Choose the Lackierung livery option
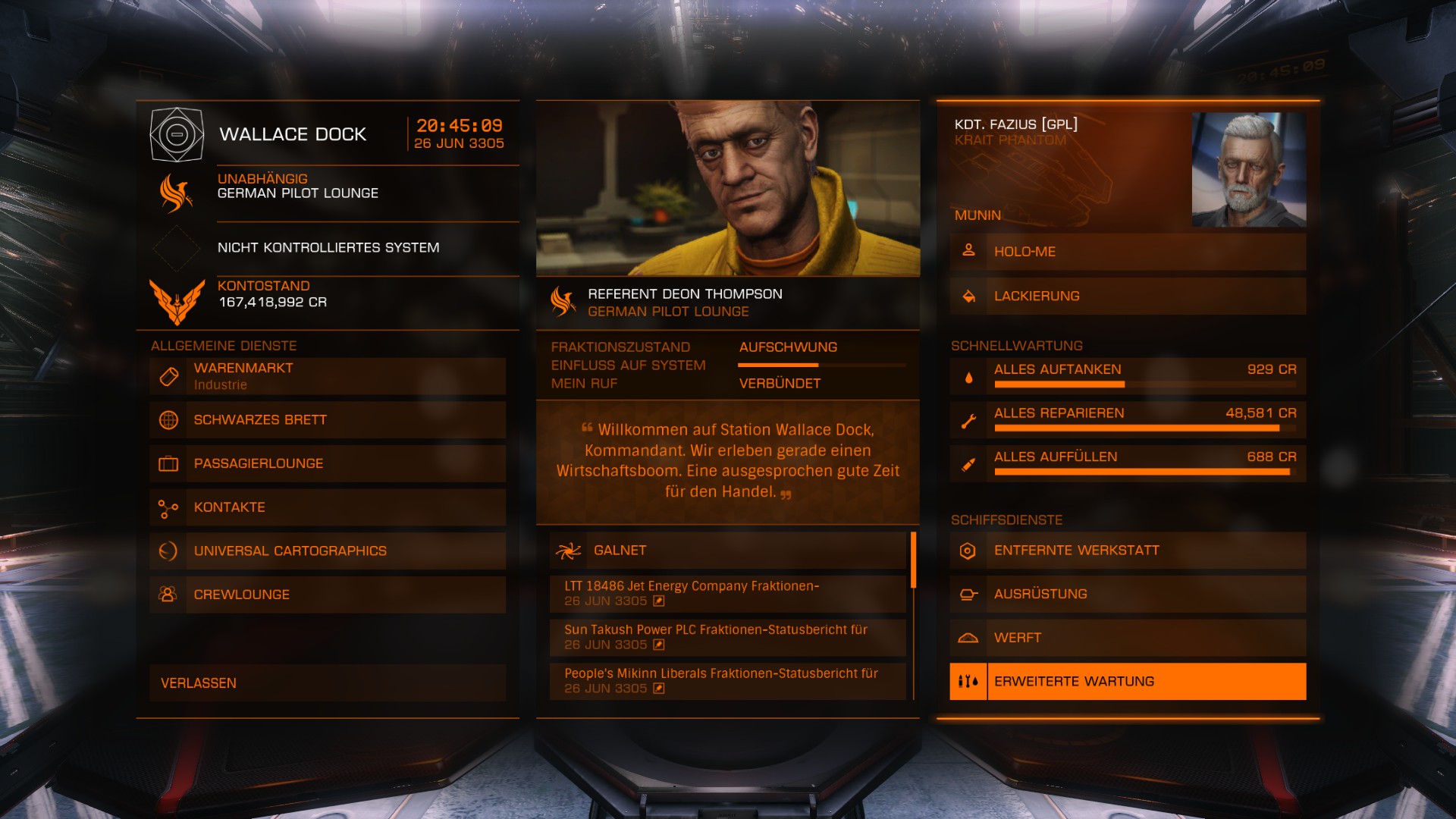 coord(1128,296)
